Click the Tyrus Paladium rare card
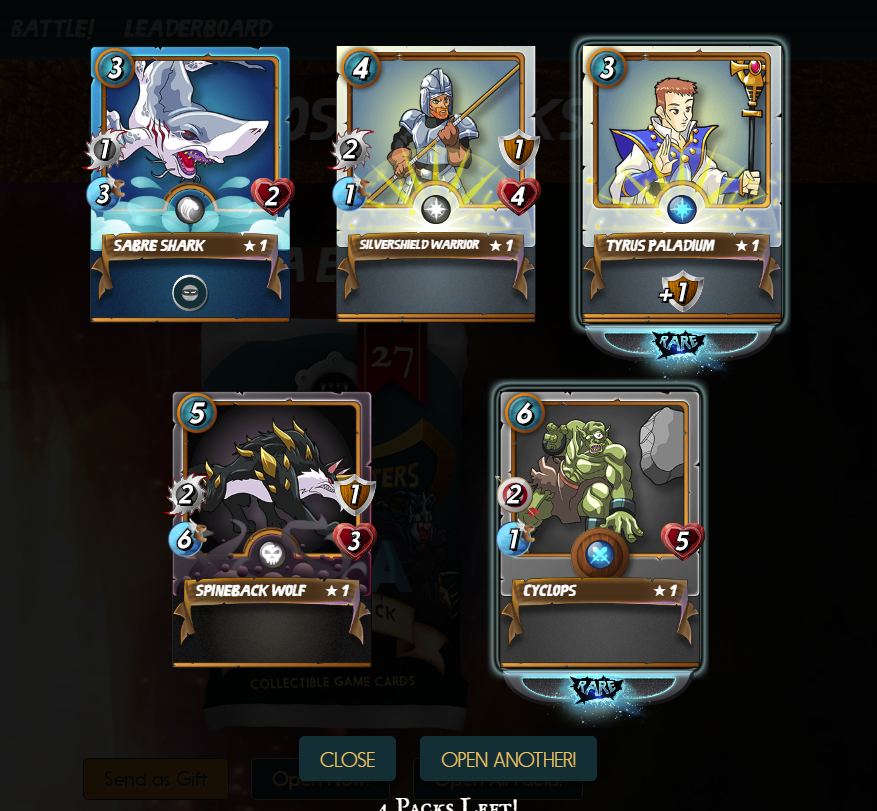 (682, 185)
